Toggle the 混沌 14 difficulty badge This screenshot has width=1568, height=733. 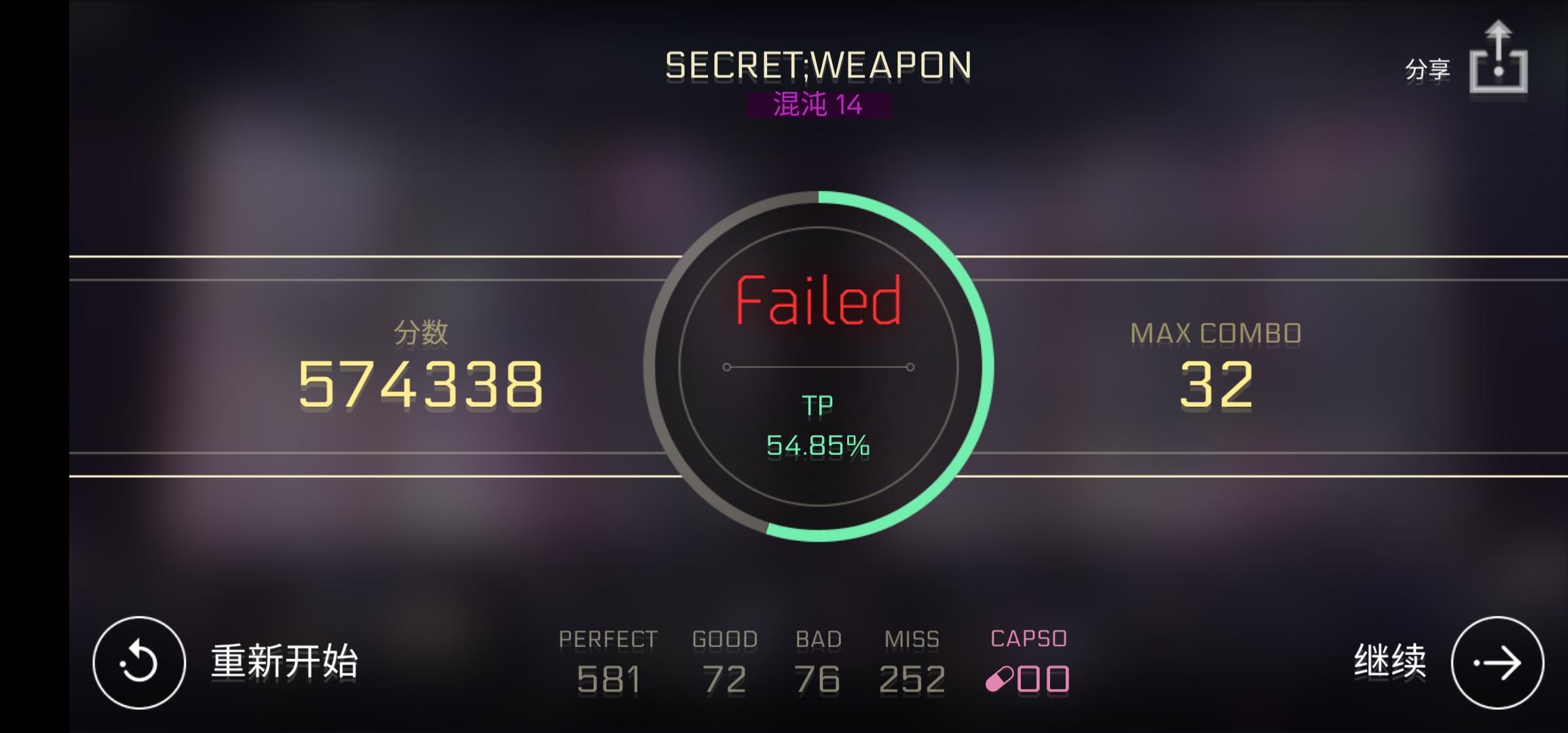pos(818,105)
